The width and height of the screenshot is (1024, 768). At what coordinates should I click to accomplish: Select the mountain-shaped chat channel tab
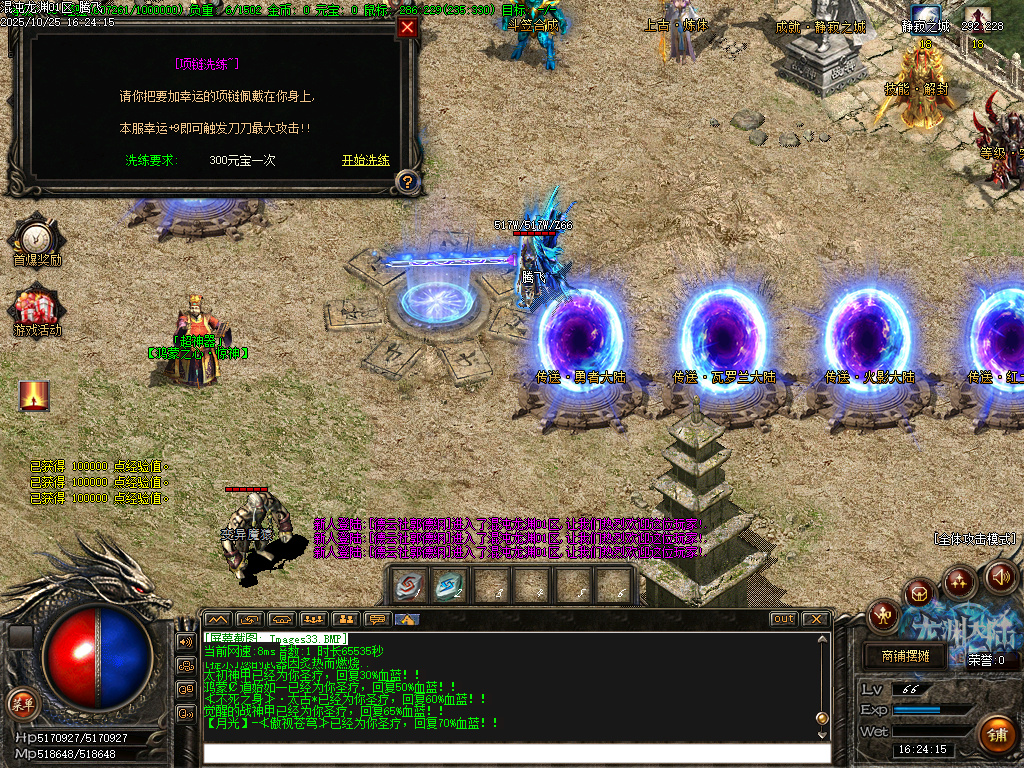pos(218,619)
